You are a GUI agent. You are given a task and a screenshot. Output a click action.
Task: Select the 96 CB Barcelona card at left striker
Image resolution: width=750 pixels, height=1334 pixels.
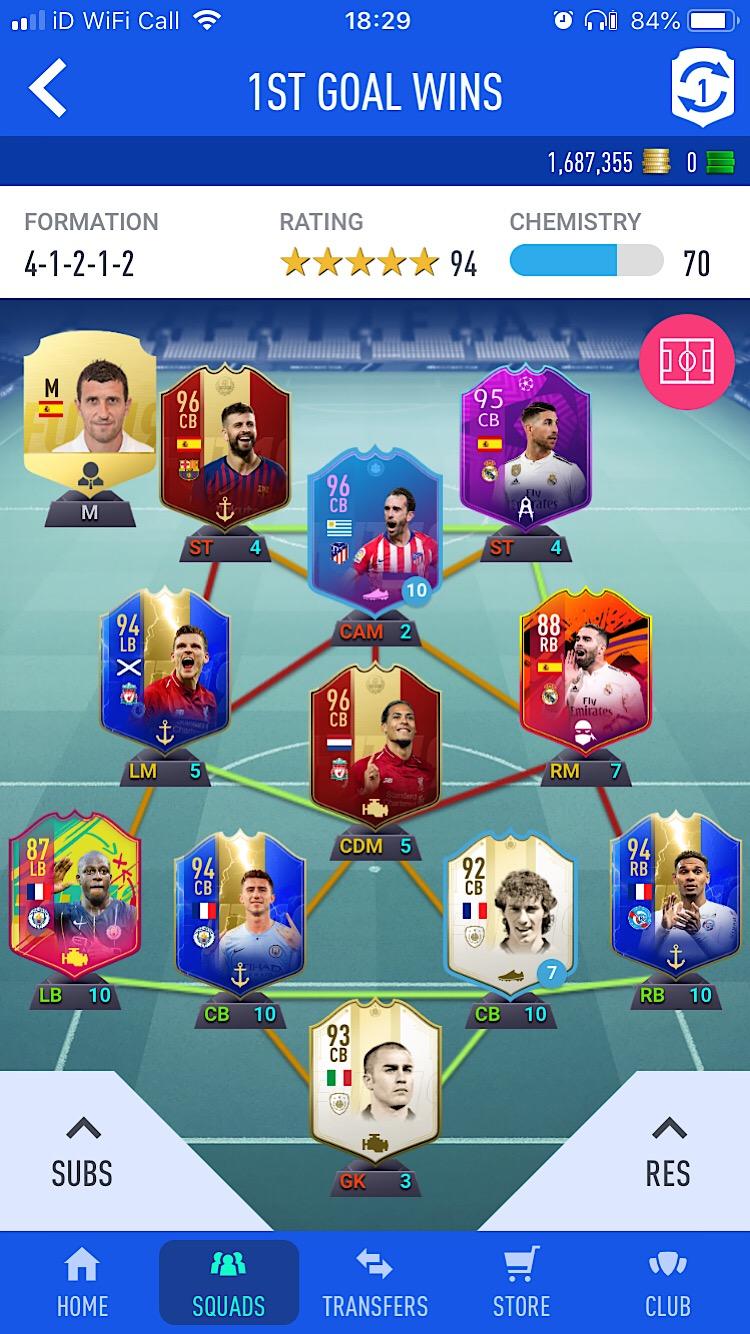(225, 447)
